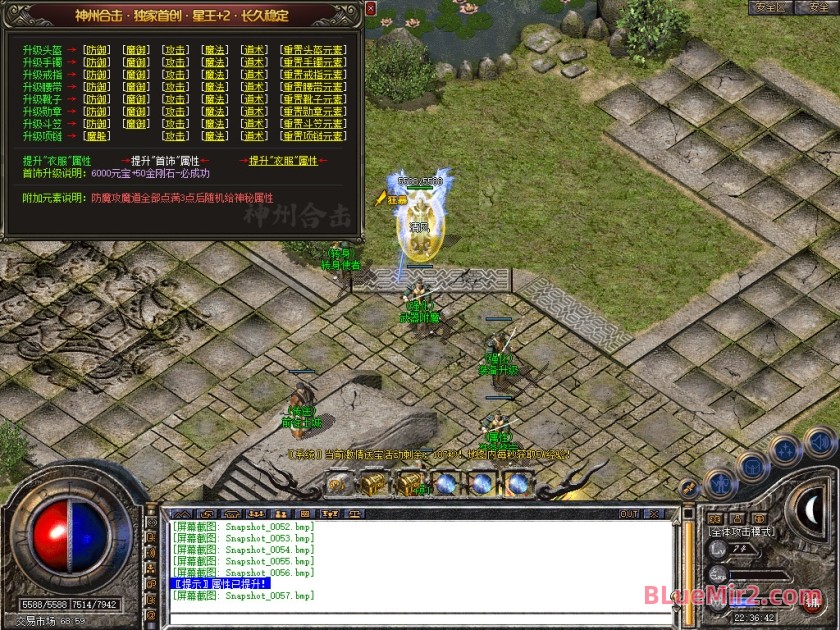
Task: Click the crescent moon day-night orb
Action: (810, 510)
